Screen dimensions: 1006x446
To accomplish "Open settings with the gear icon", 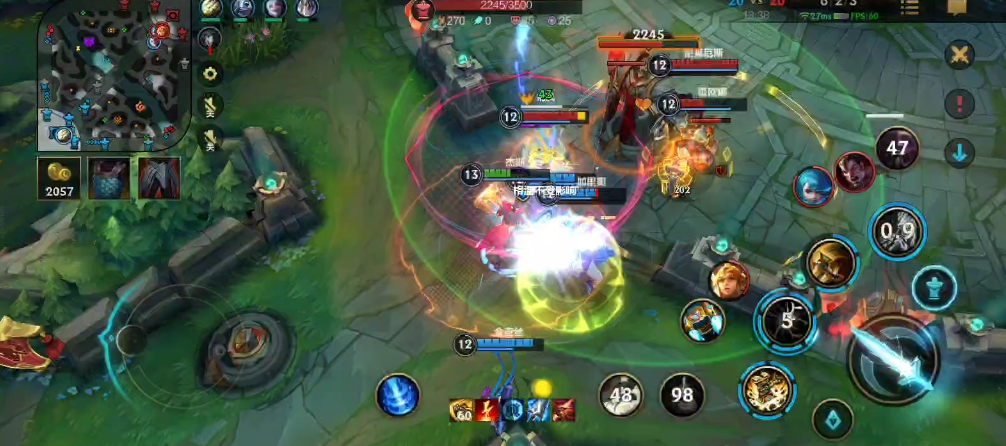I will click(211, 73).
